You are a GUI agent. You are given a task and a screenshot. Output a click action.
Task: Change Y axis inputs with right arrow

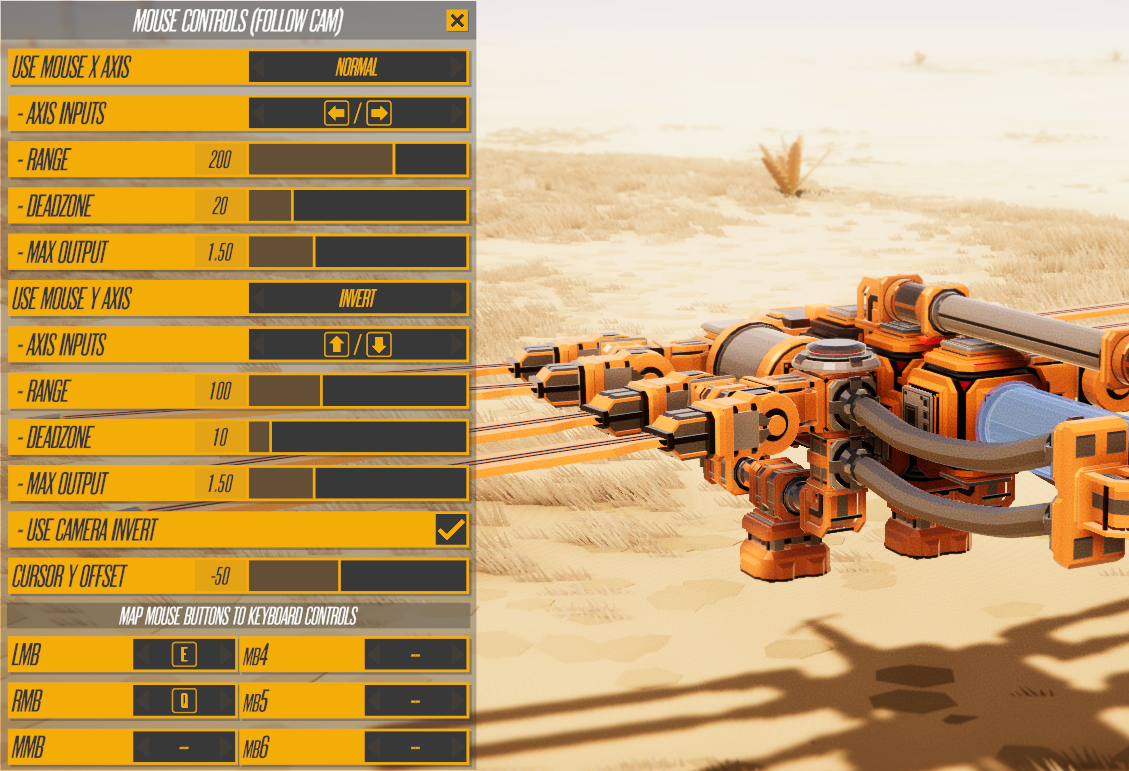pyautogui.click(x=458, y=345)
